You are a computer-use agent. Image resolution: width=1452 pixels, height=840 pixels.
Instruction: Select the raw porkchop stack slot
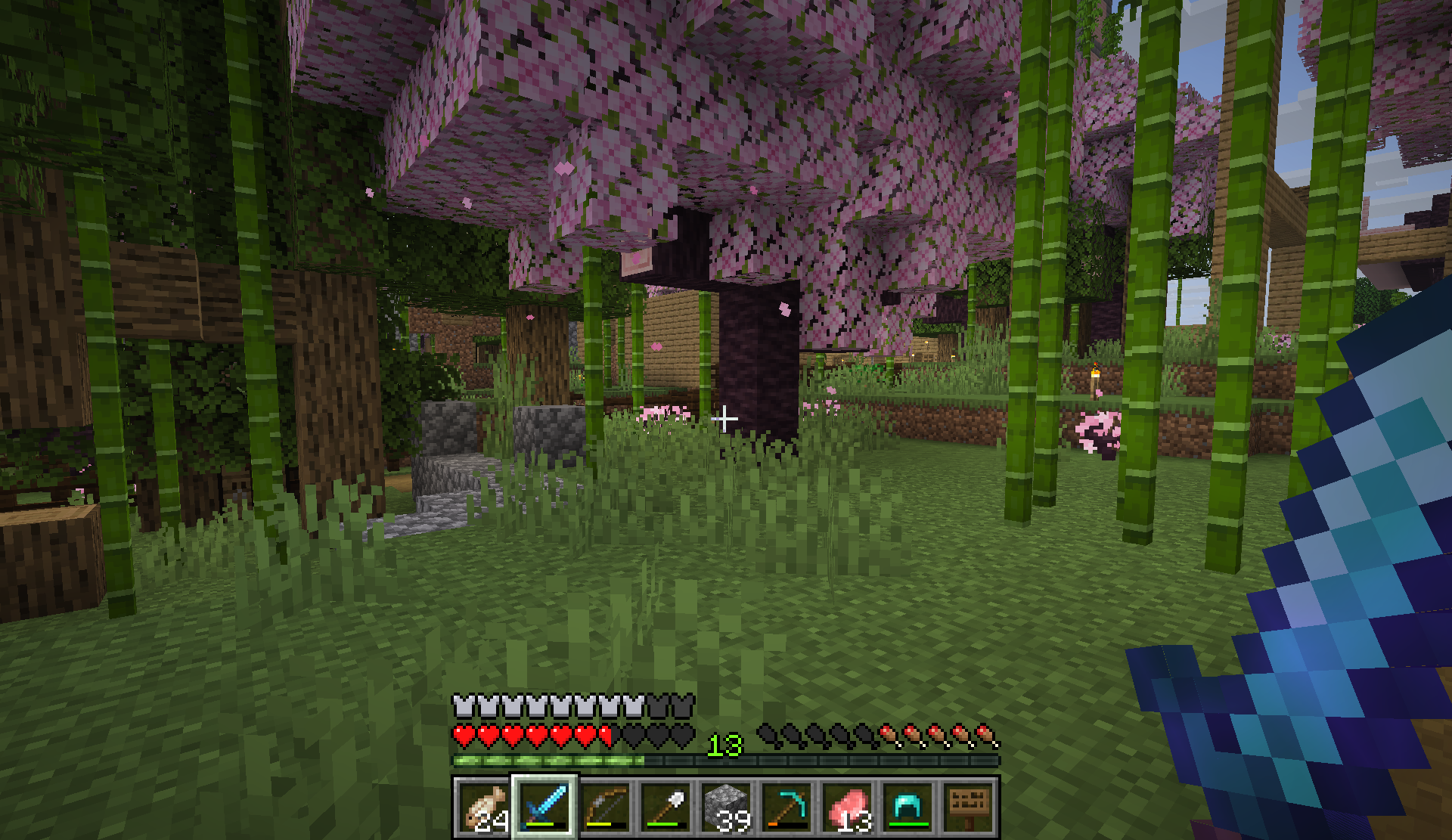click(847, 806)
